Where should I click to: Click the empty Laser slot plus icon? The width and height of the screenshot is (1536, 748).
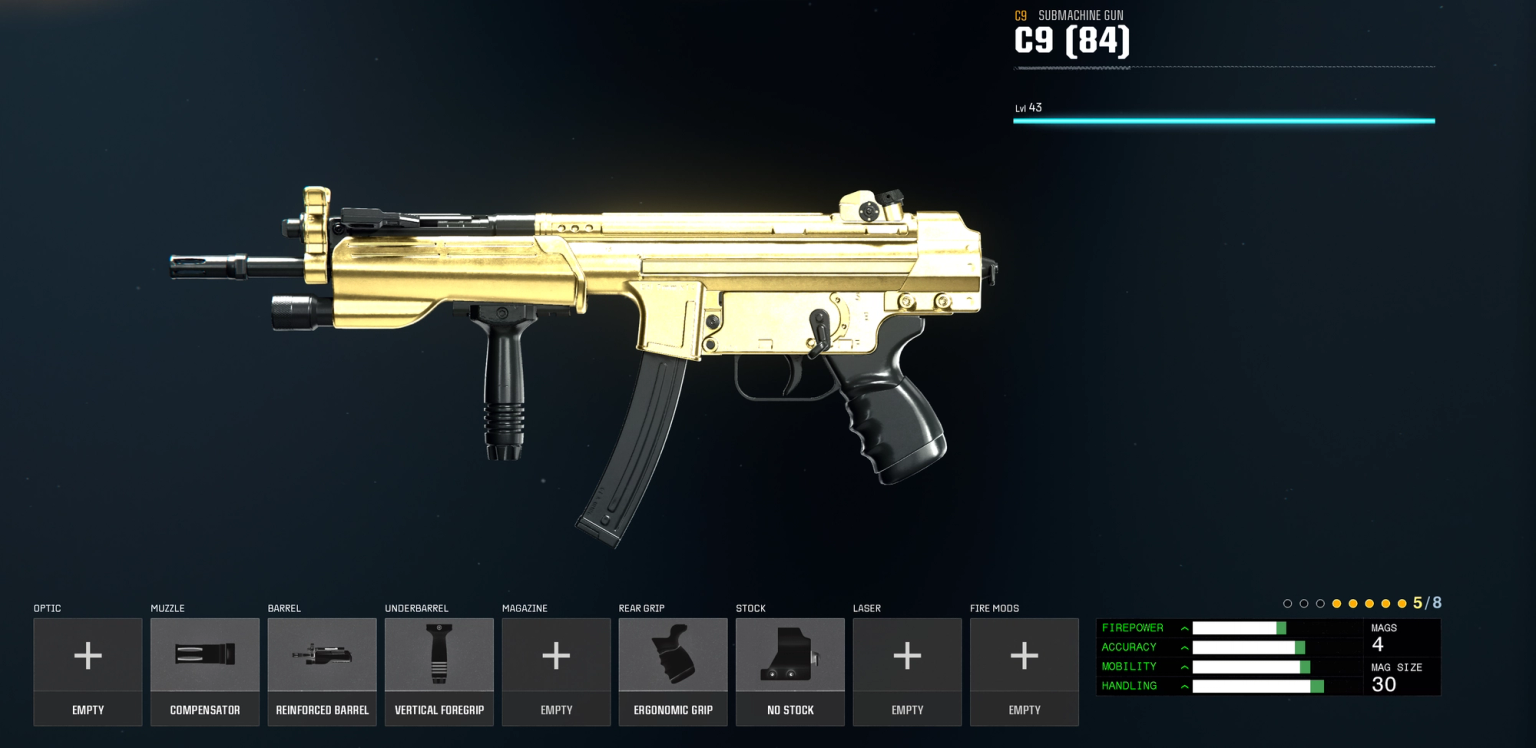pyautogui.click(x=907, y=655)
